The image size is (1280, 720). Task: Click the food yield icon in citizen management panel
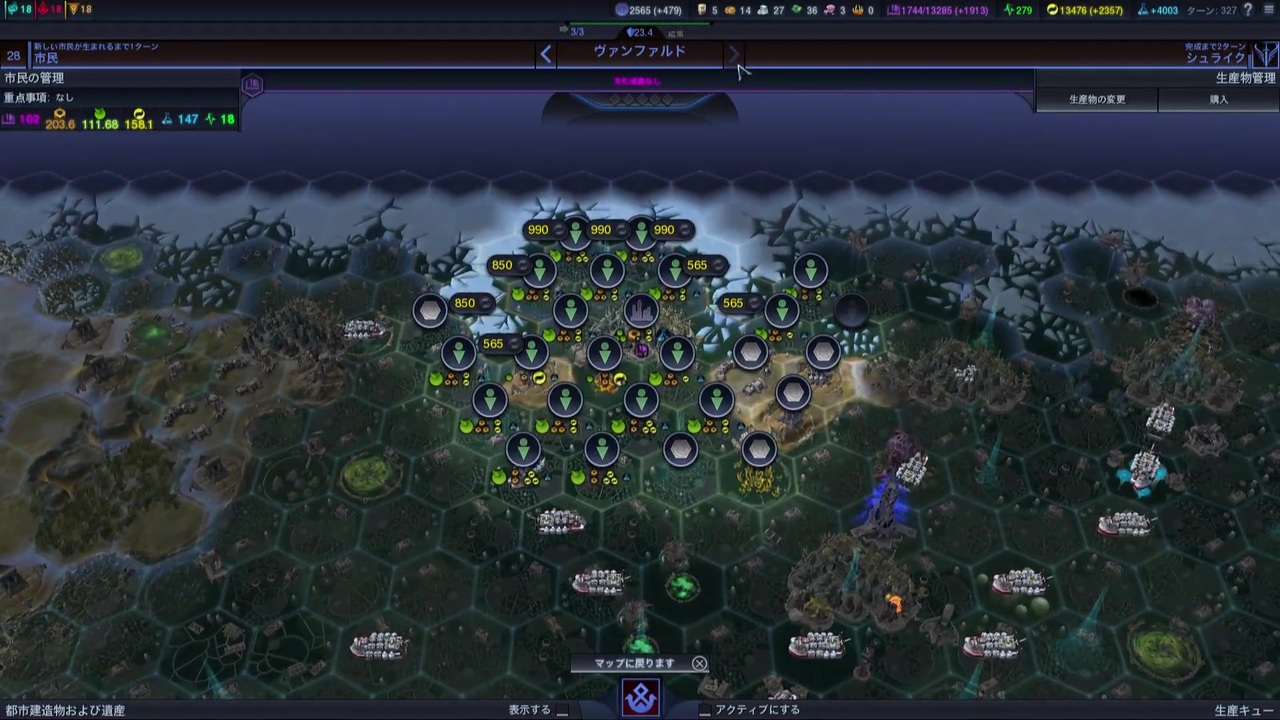pyautogui.click(x=100, y=113)
